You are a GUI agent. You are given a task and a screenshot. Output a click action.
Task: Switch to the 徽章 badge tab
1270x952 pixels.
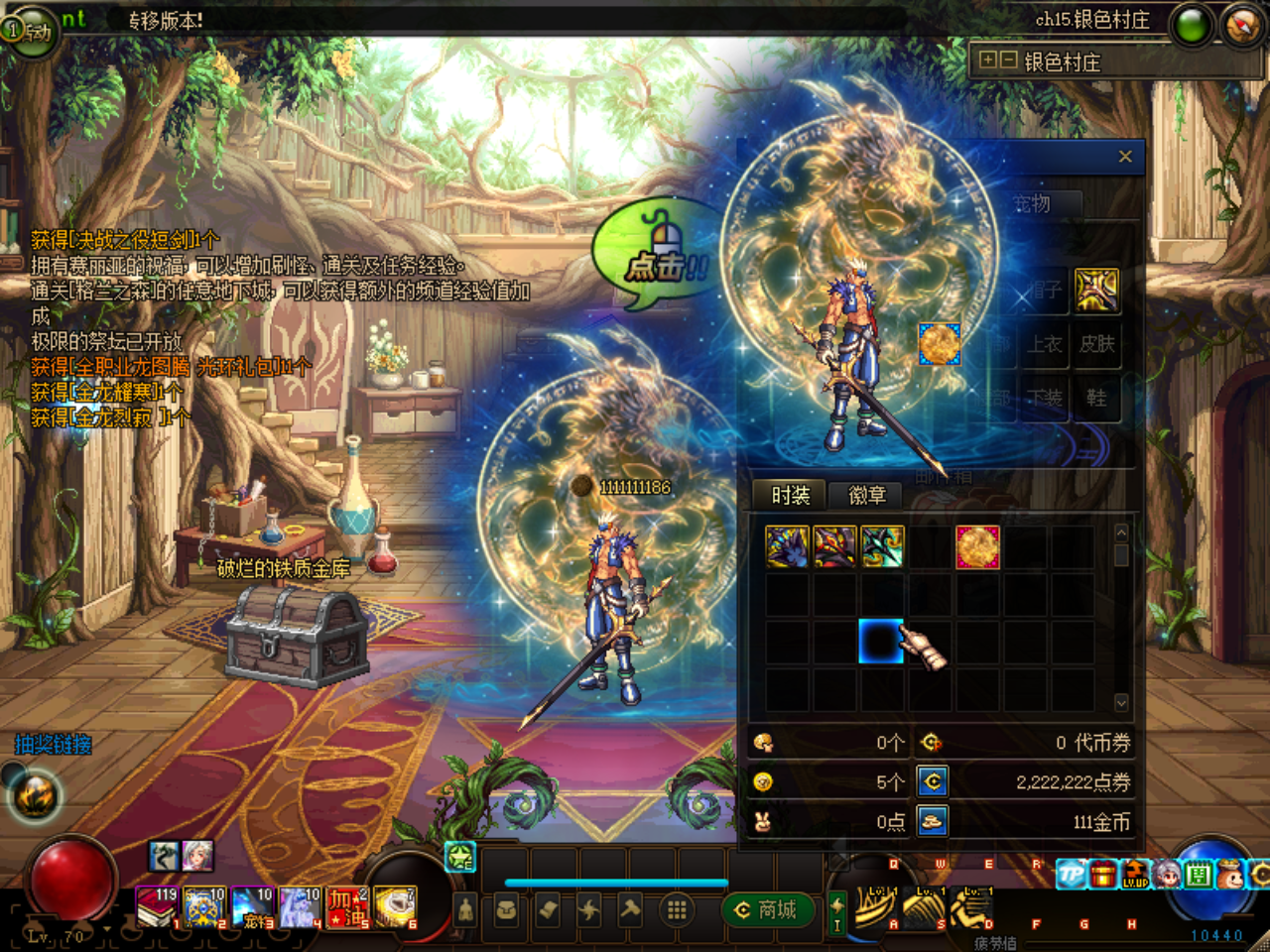pos(869,496)
